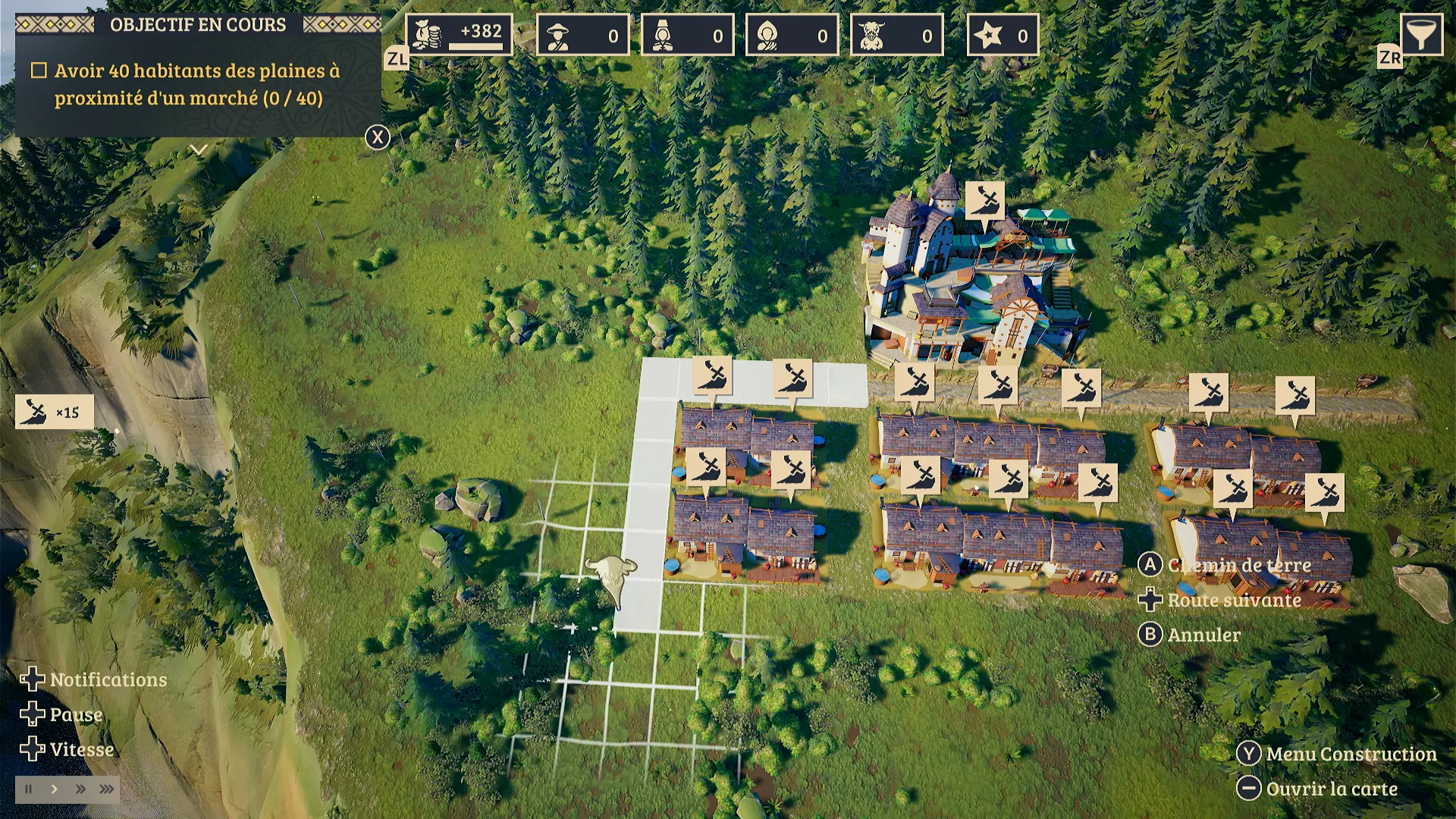Set game speed to triple arrow
Viewport: 1456px width, 819px height.
[x=107, y=789]
